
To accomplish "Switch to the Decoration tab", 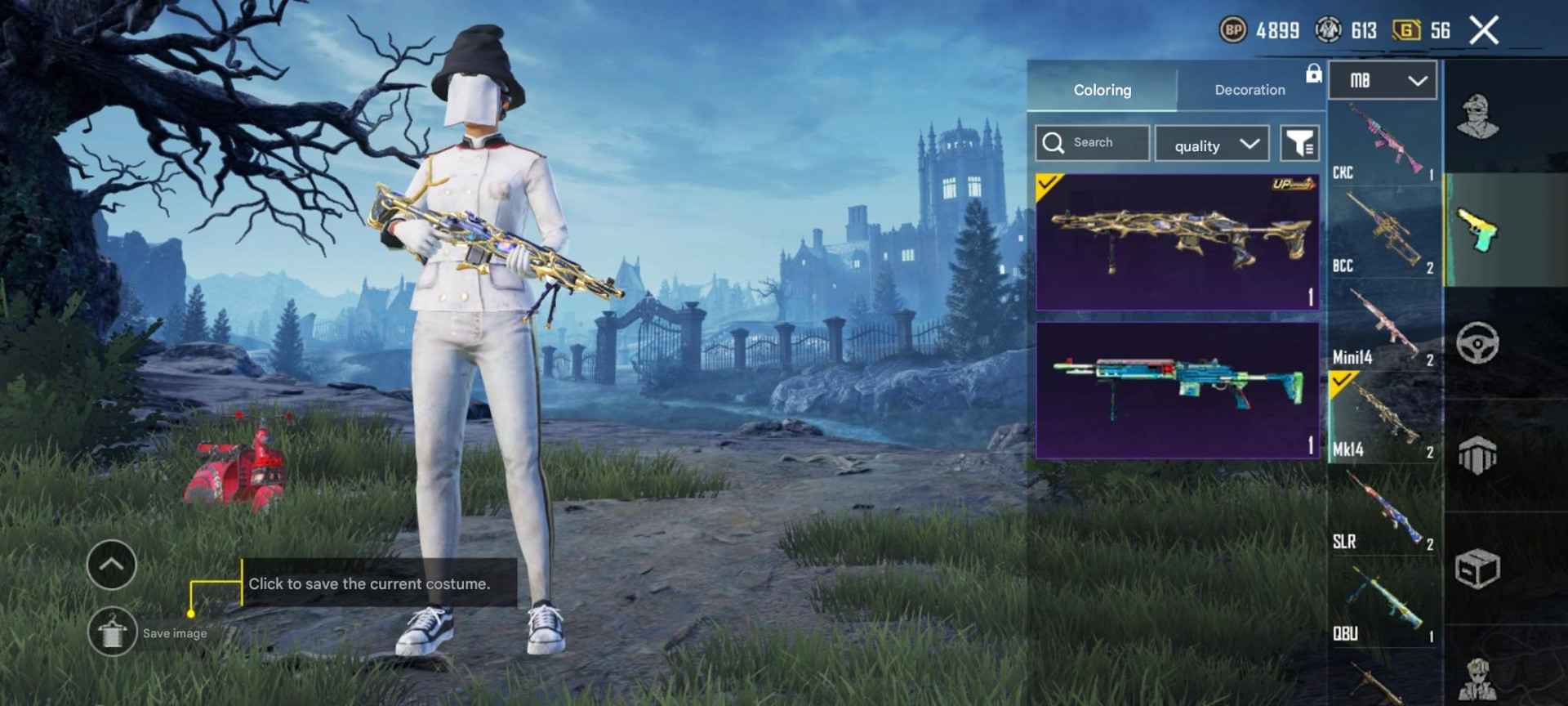I will (1248, 90).
